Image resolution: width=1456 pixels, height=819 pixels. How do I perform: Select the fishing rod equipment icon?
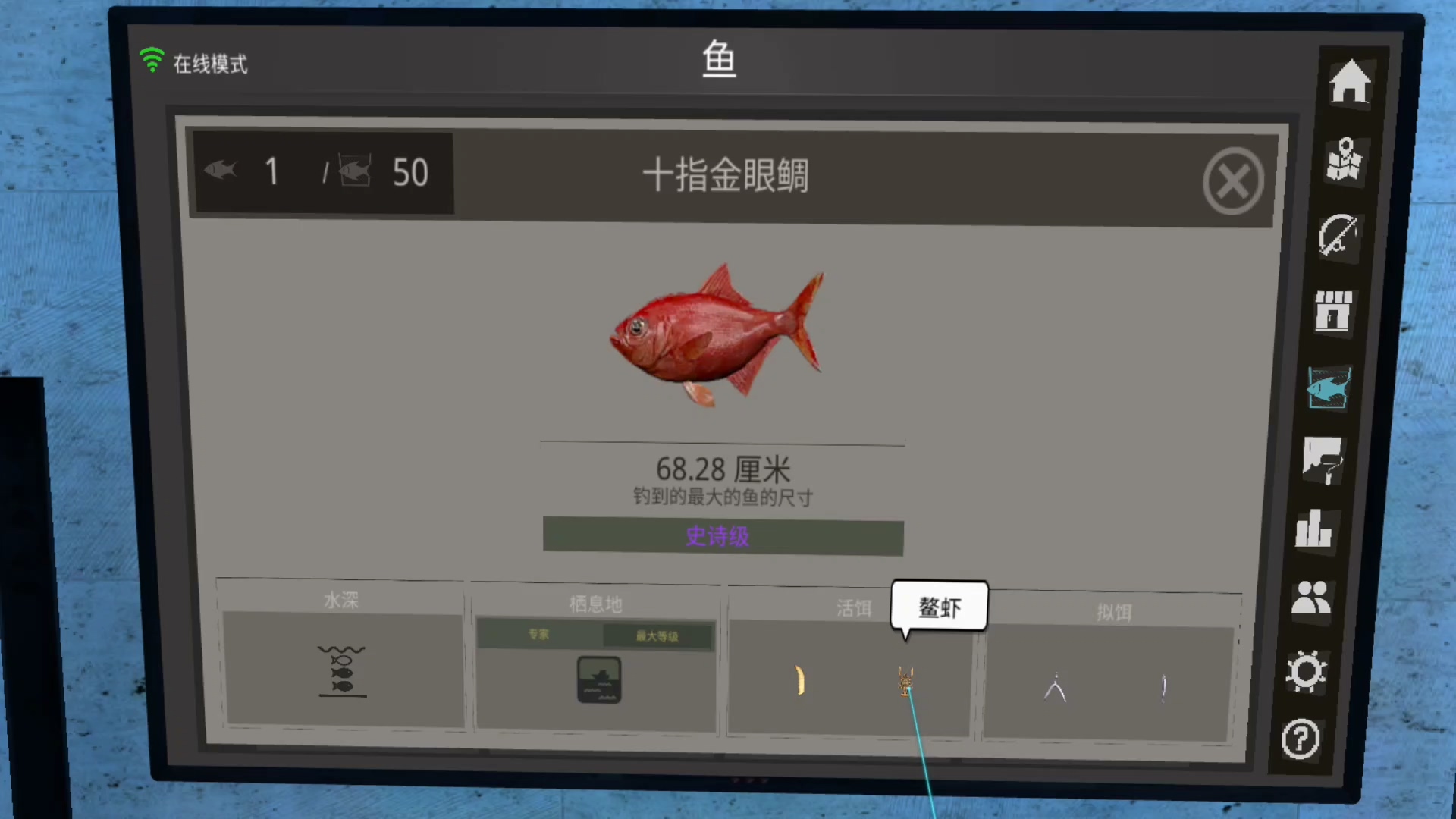tap(1339, 237)
